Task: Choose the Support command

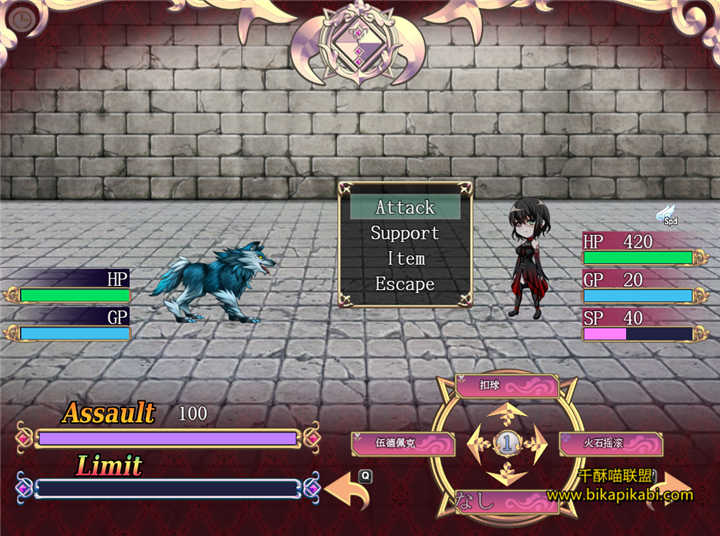Action: click(405, 233)
